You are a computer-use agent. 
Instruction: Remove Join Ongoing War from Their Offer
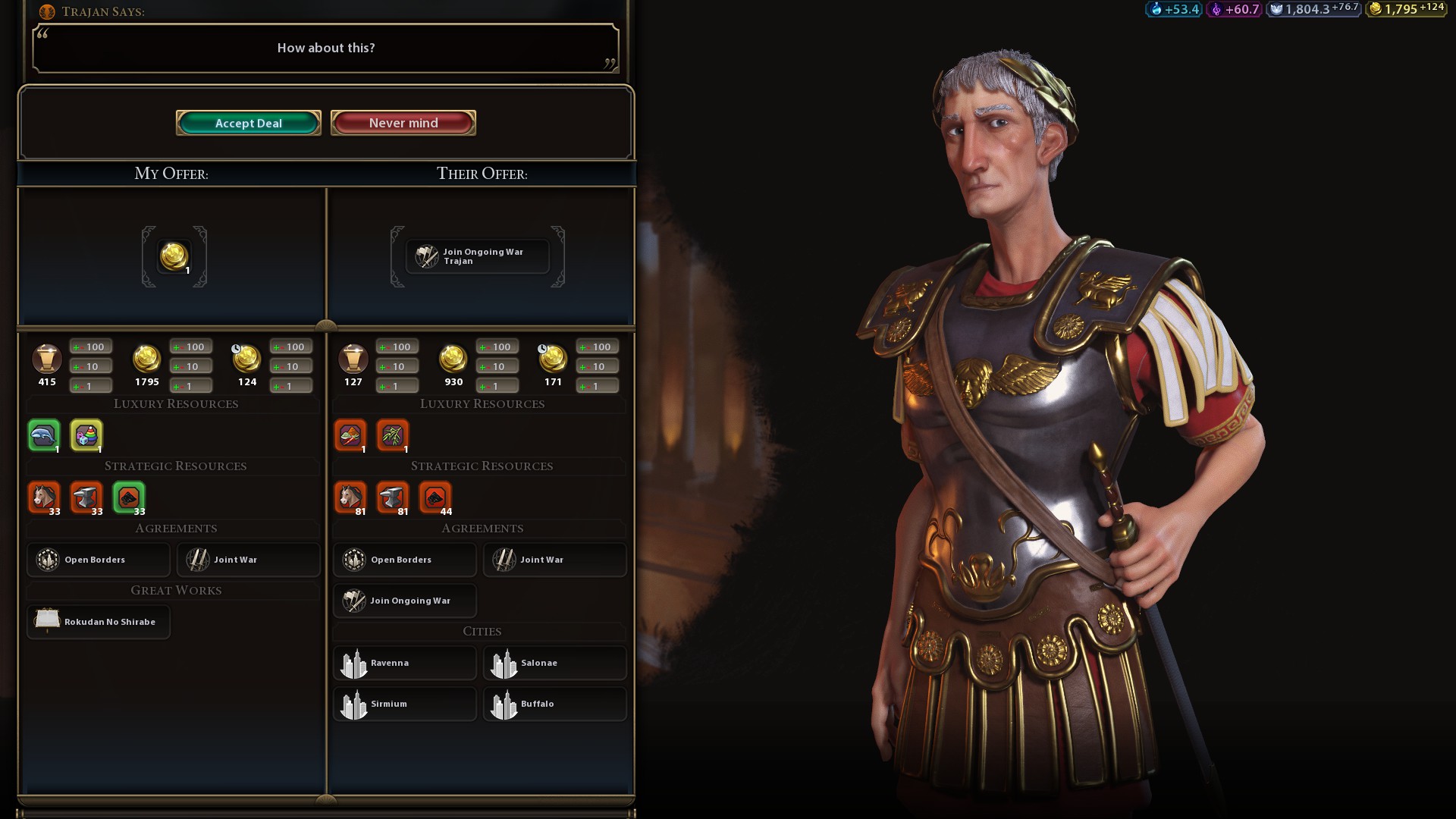pyautogui.click(x=477, y=256)
